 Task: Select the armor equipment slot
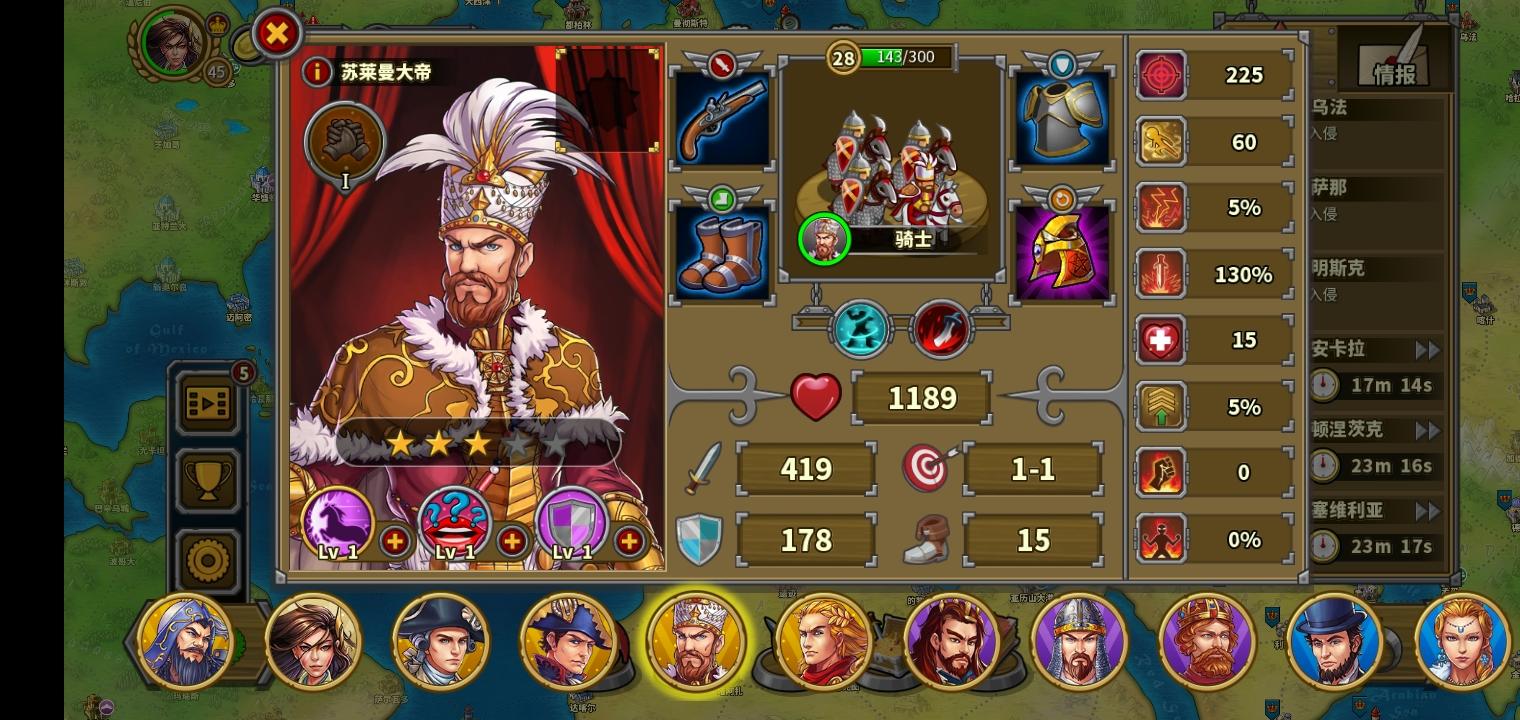[1062, 116]
